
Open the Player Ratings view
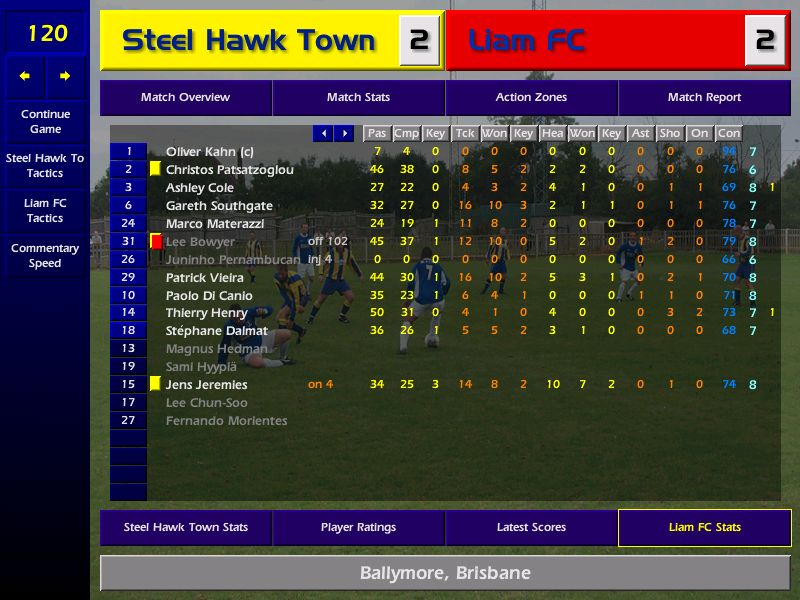coord(358,527)
